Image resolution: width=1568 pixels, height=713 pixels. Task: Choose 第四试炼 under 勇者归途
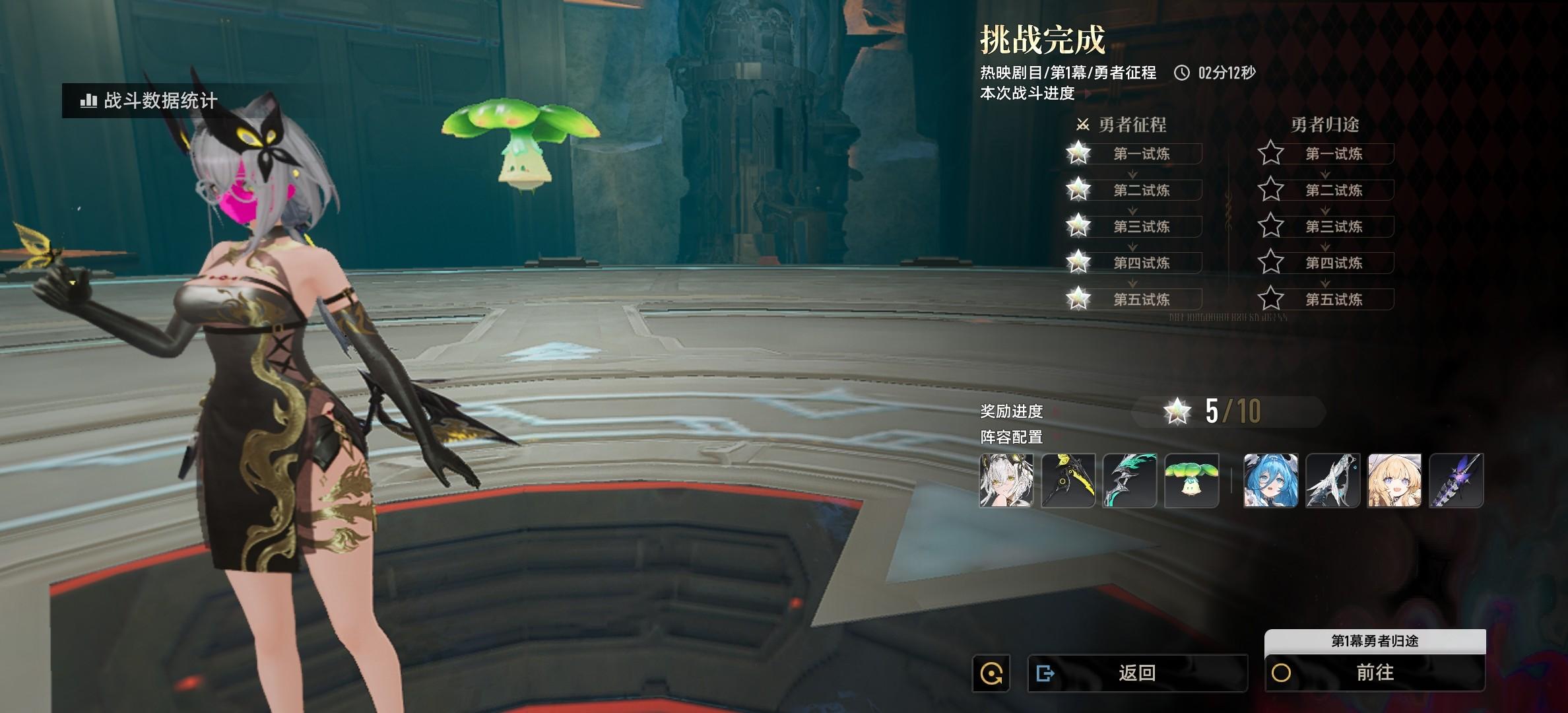click(x=1333, y=263)
